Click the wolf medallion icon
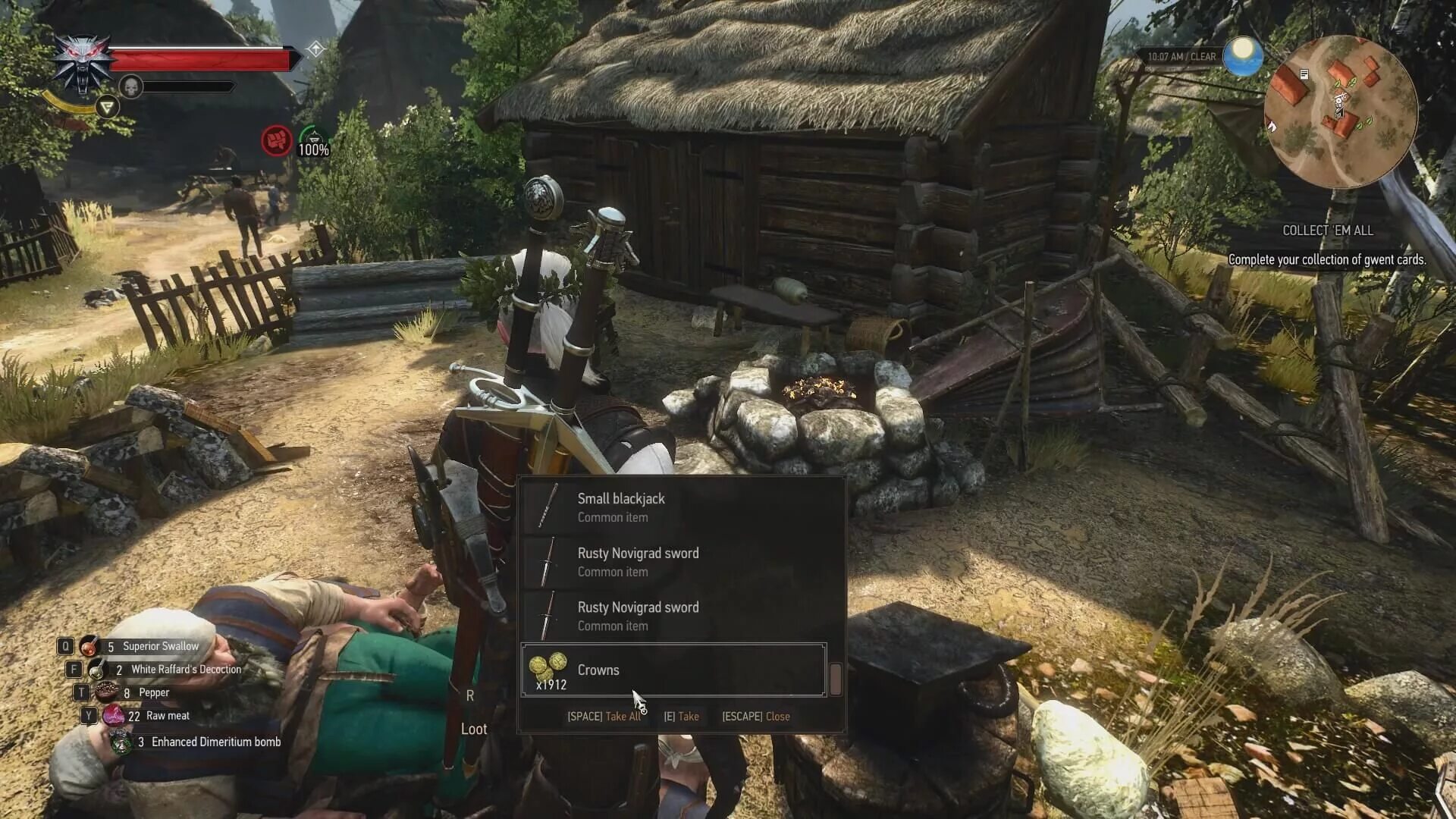The image size is (1456, 819). click(81, 63)
